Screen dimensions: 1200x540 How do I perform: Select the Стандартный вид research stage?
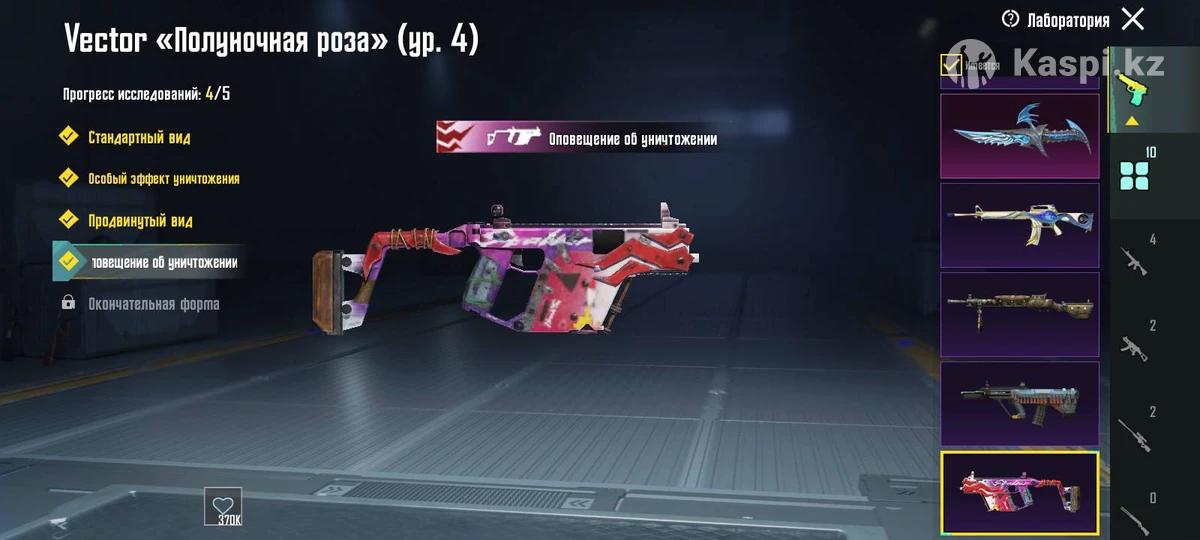pos(138,137)
